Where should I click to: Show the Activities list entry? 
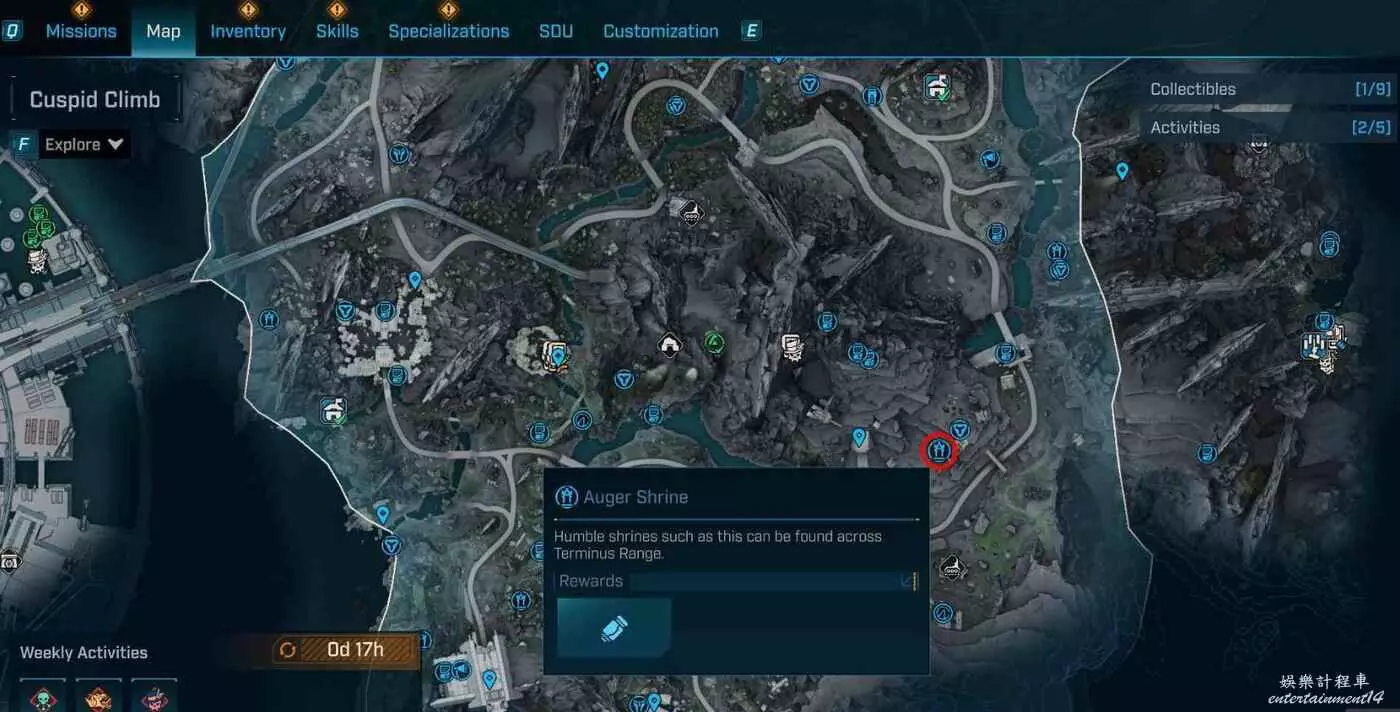pyautogui.click(x=1269, y=127)
